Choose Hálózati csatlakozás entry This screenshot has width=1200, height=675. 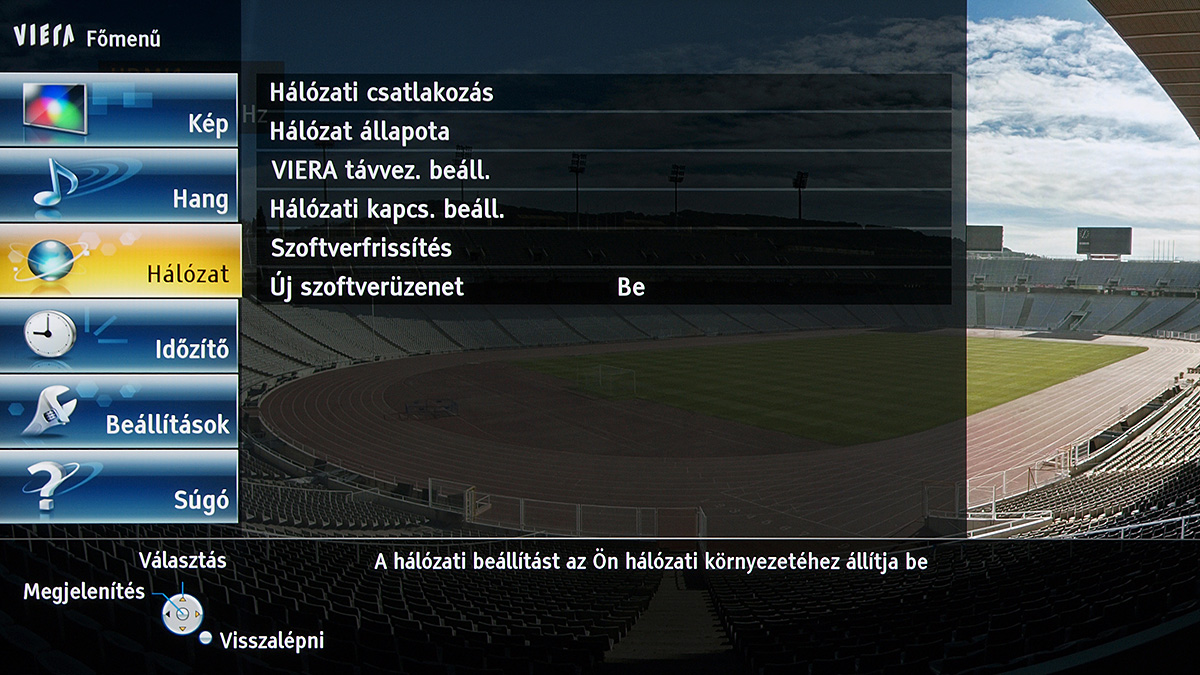coord(603,93)
